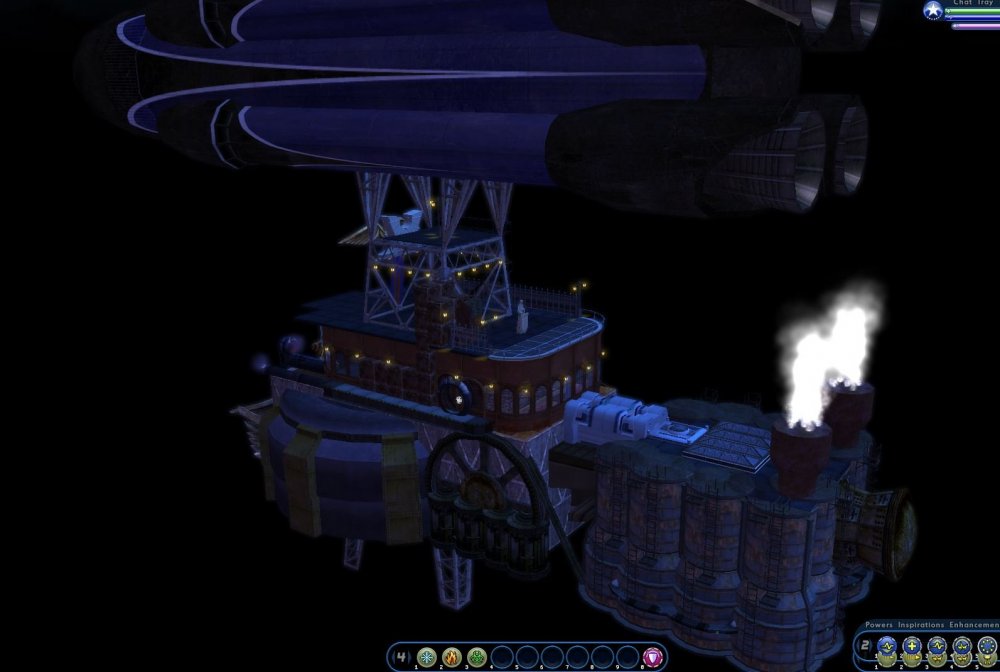Use the yellow plus heal power
This screenshot has height=672, width=1000.
coord(912,646)
